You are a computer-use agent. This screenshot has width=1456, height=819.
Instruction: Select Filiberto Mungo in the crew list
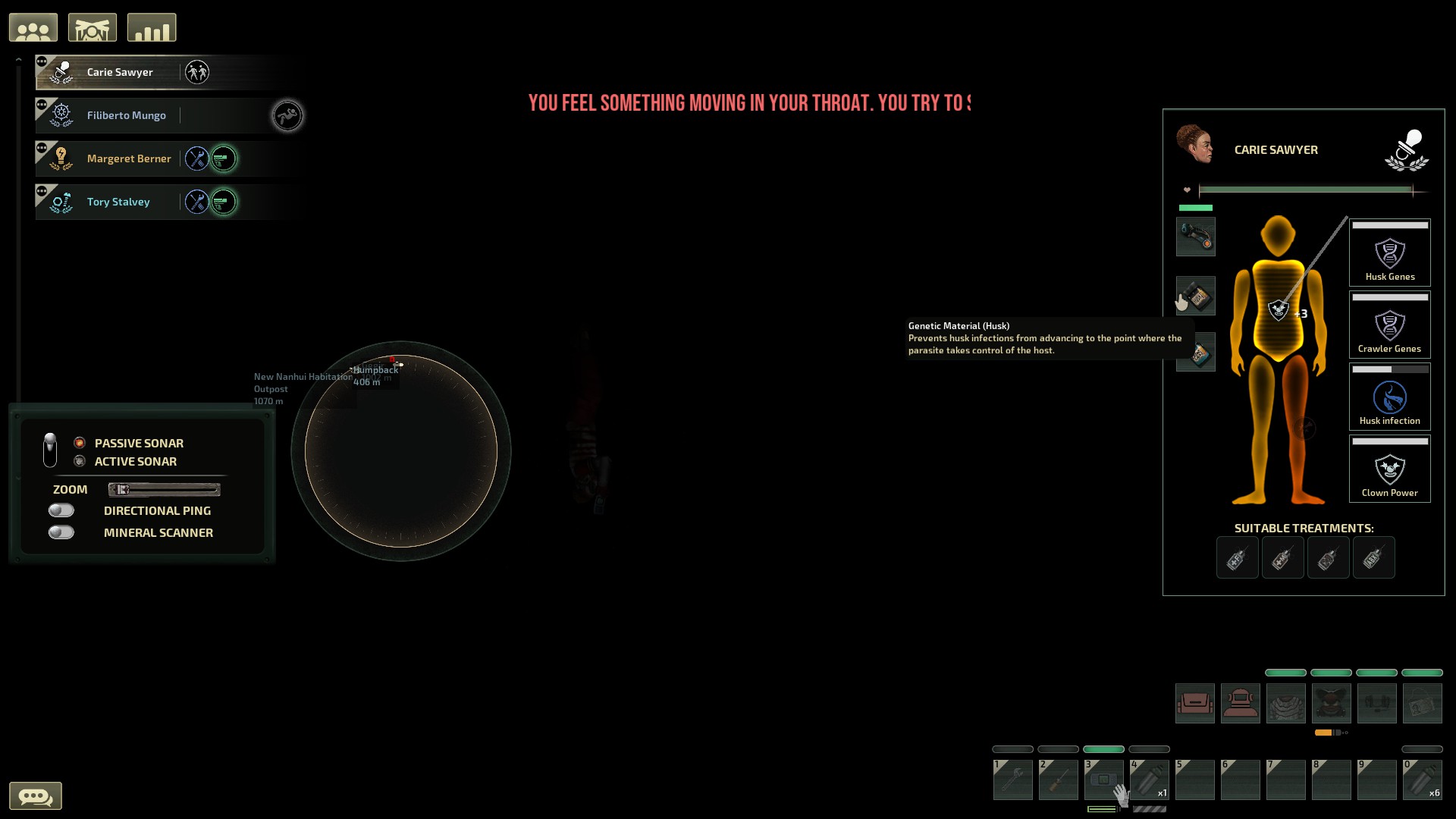point(126,115)
